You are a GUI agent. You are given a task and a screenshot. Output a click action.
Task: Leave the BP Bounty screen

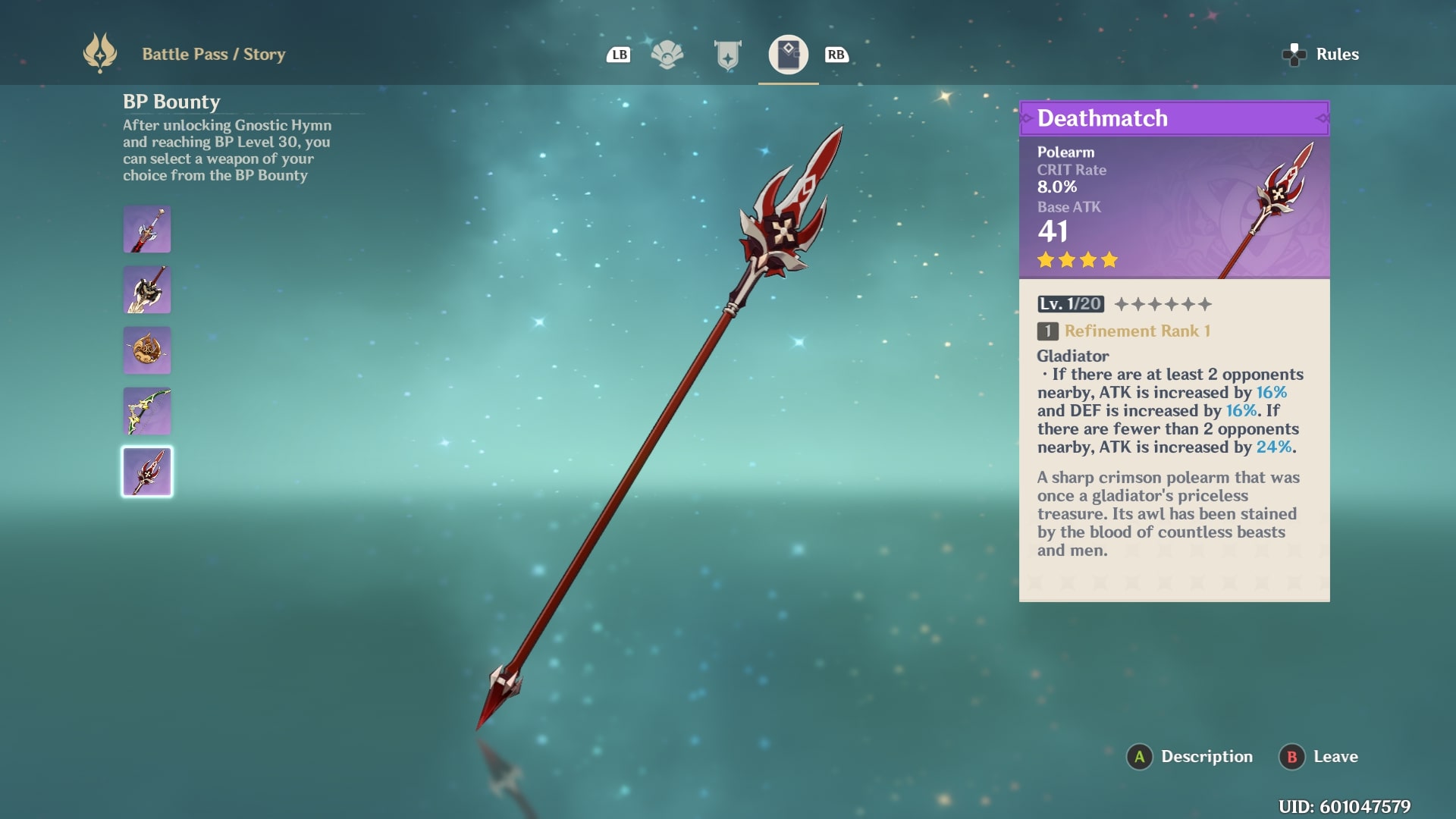(x=1319, y=757)
